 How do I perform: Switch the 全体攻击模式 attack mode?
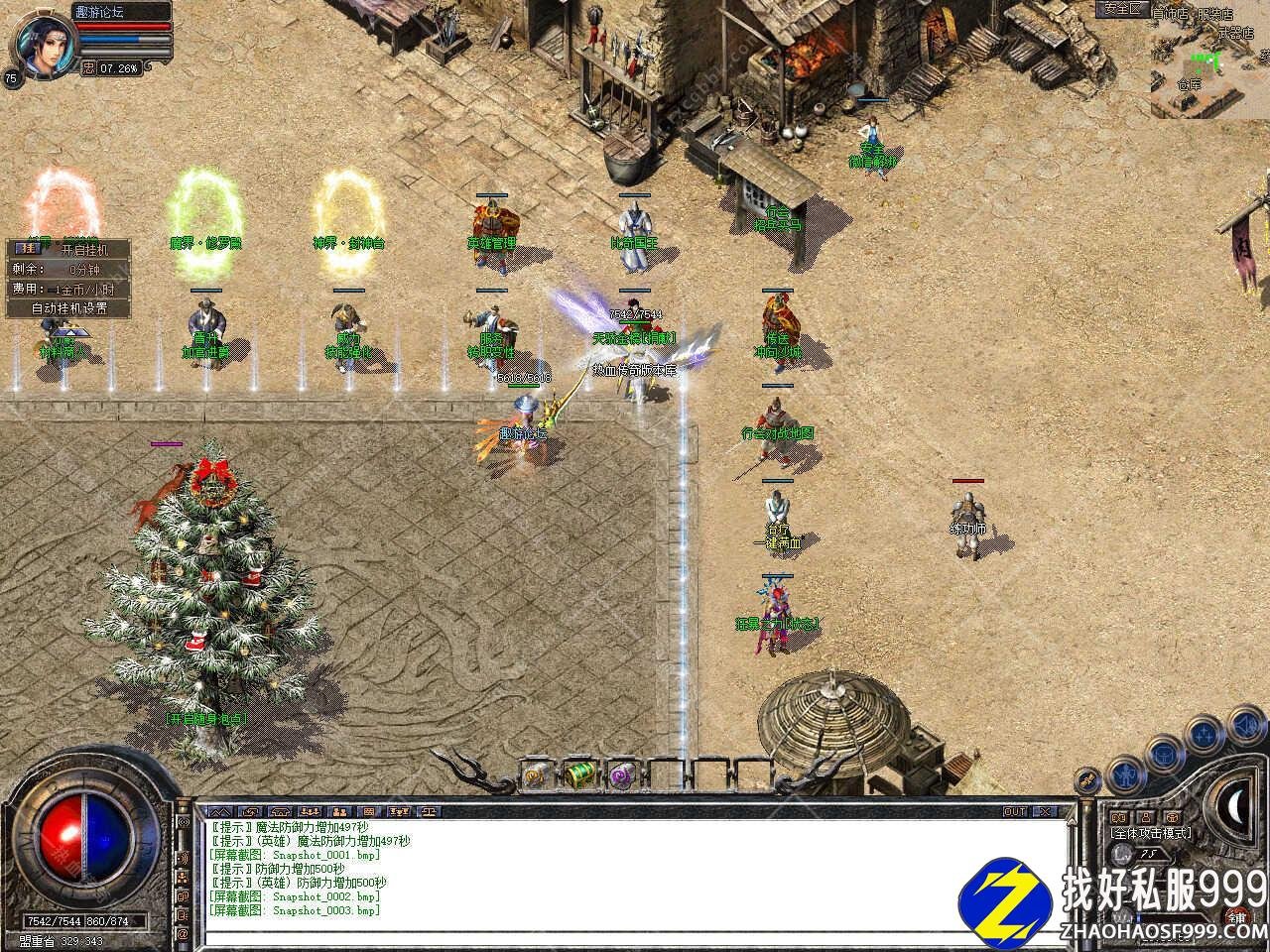click(1152, 833)
